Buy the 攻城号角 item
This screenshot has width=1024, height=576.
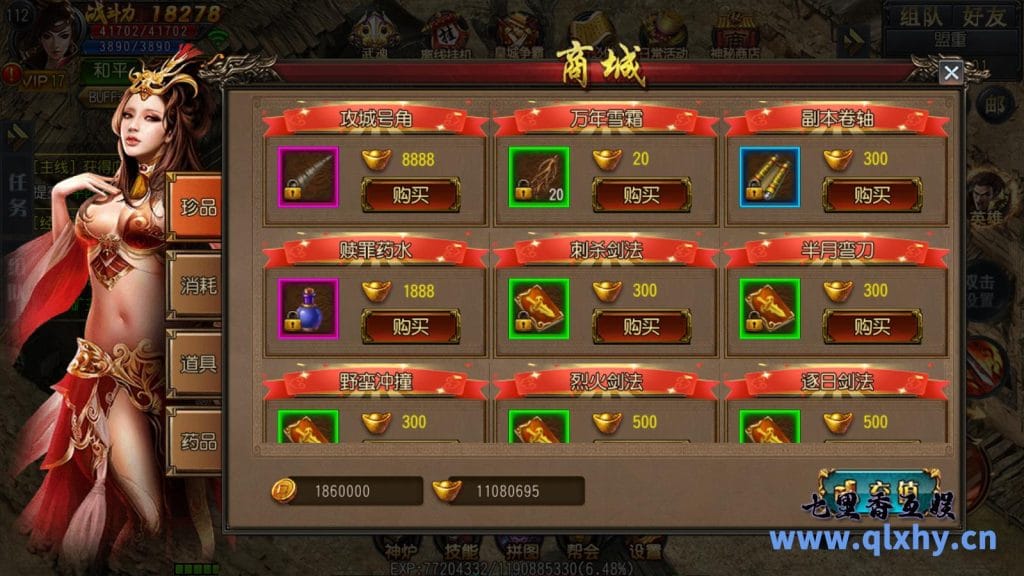coord(410,194)
